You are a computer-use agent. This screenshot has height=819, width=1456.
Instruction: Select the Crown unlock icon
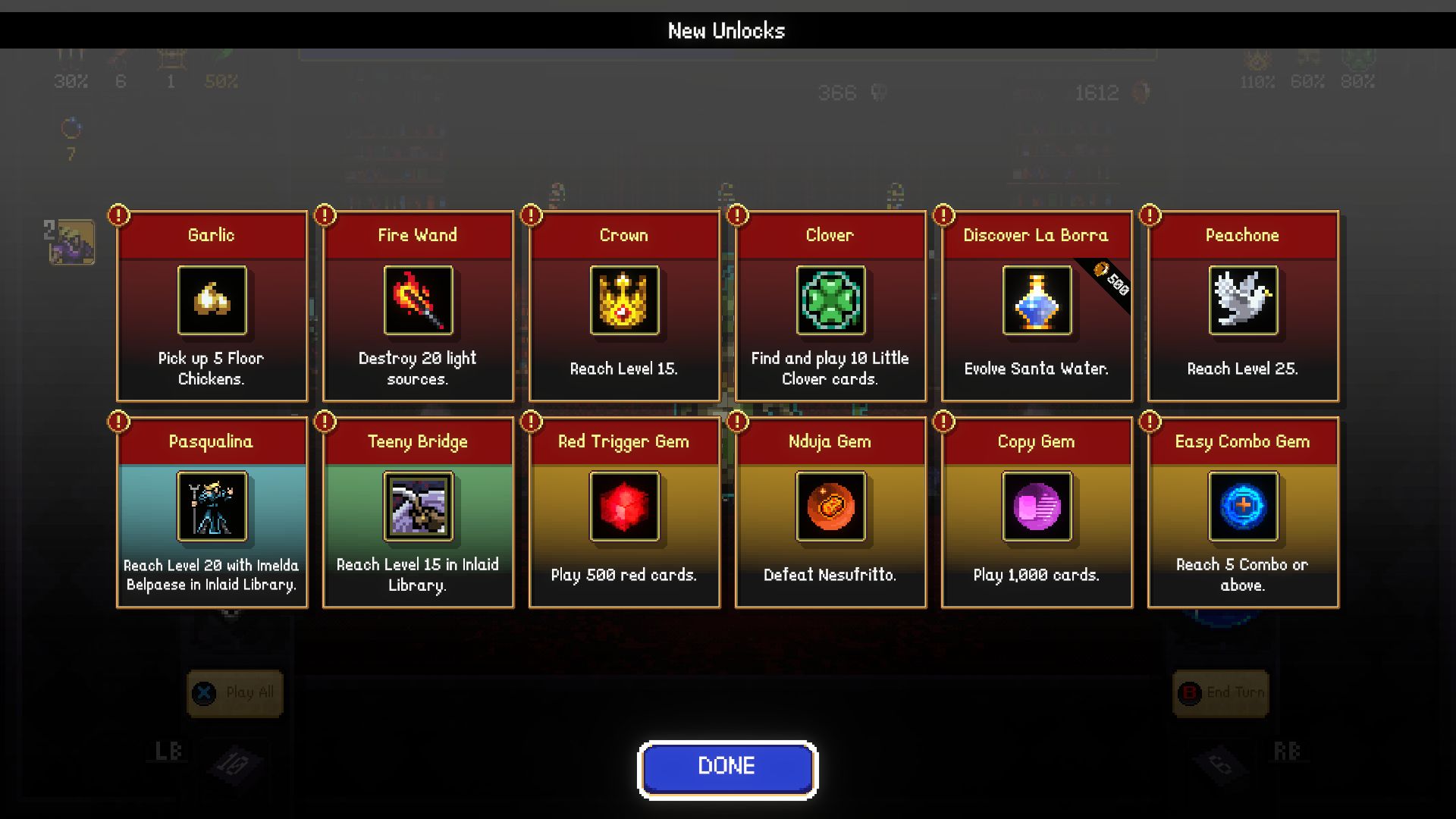click(x=623, y=301)
